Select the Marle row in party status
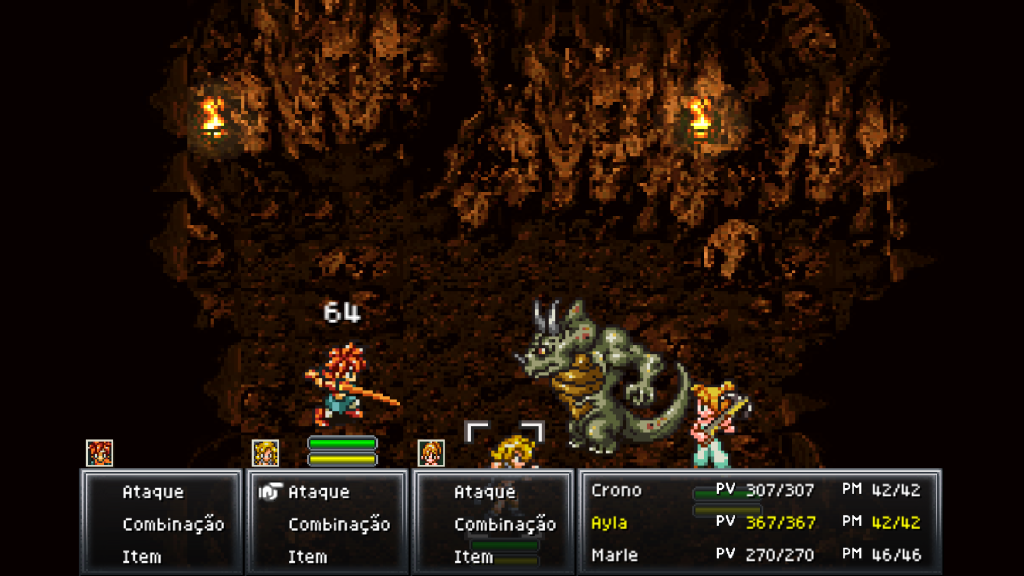Image resolution: width=1024 pixels, height=576 pixels. click(755, 555)
